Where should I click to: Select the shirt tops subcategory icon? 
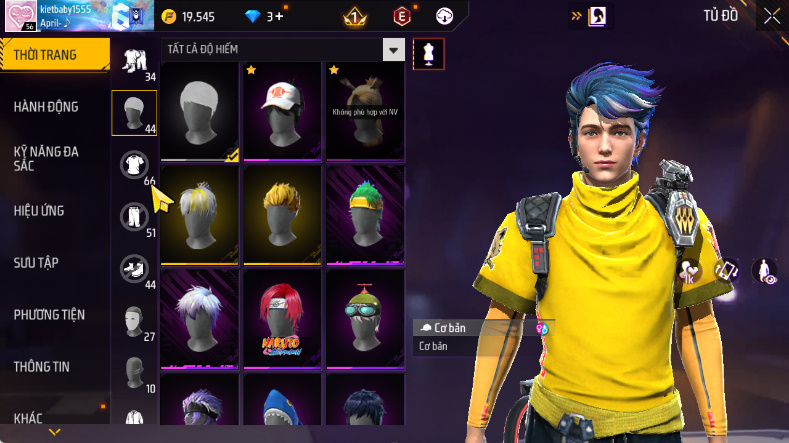pyautogui.click(x=134, y=165)
